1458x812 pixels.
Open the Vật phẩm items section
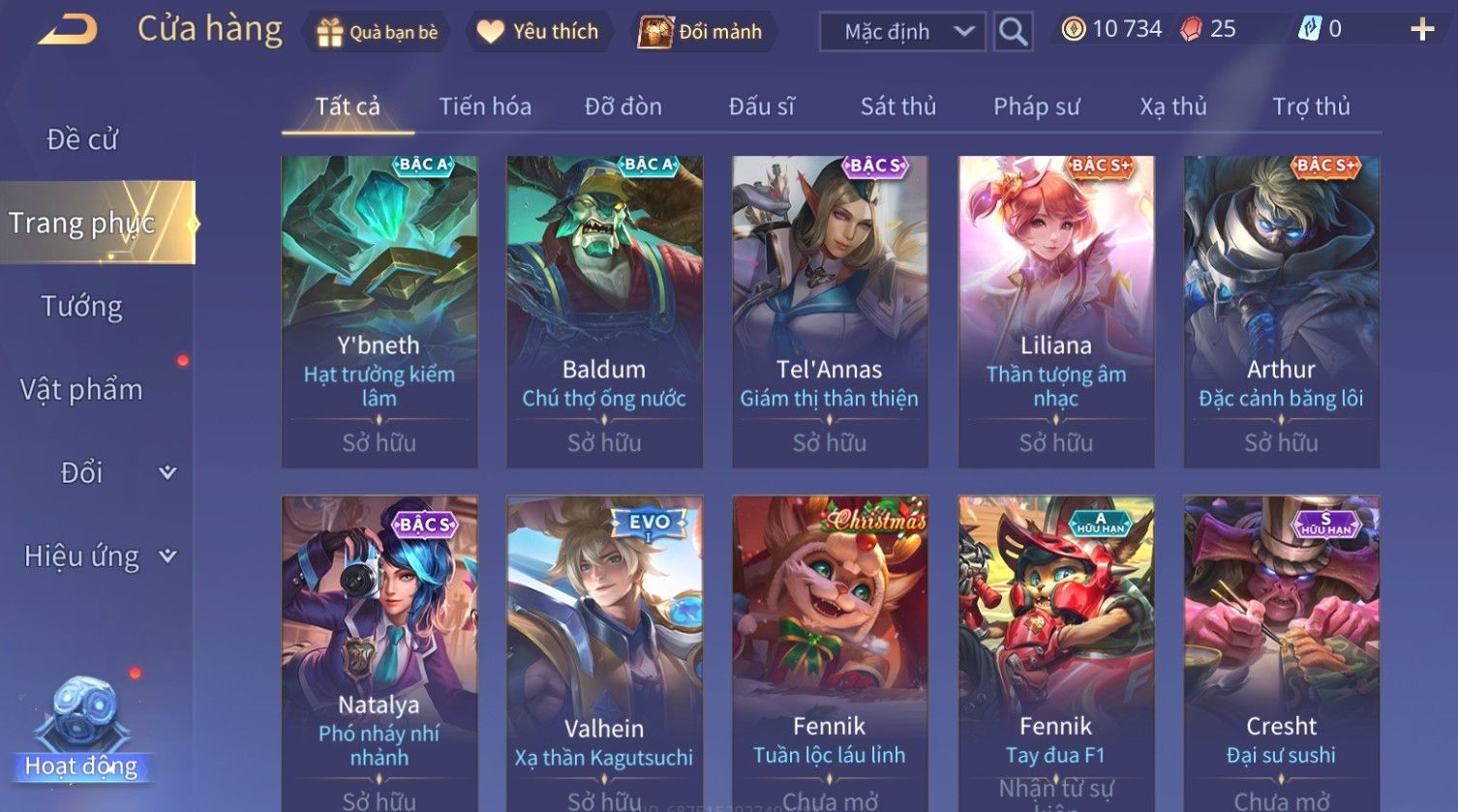click(x=82, y=390)
